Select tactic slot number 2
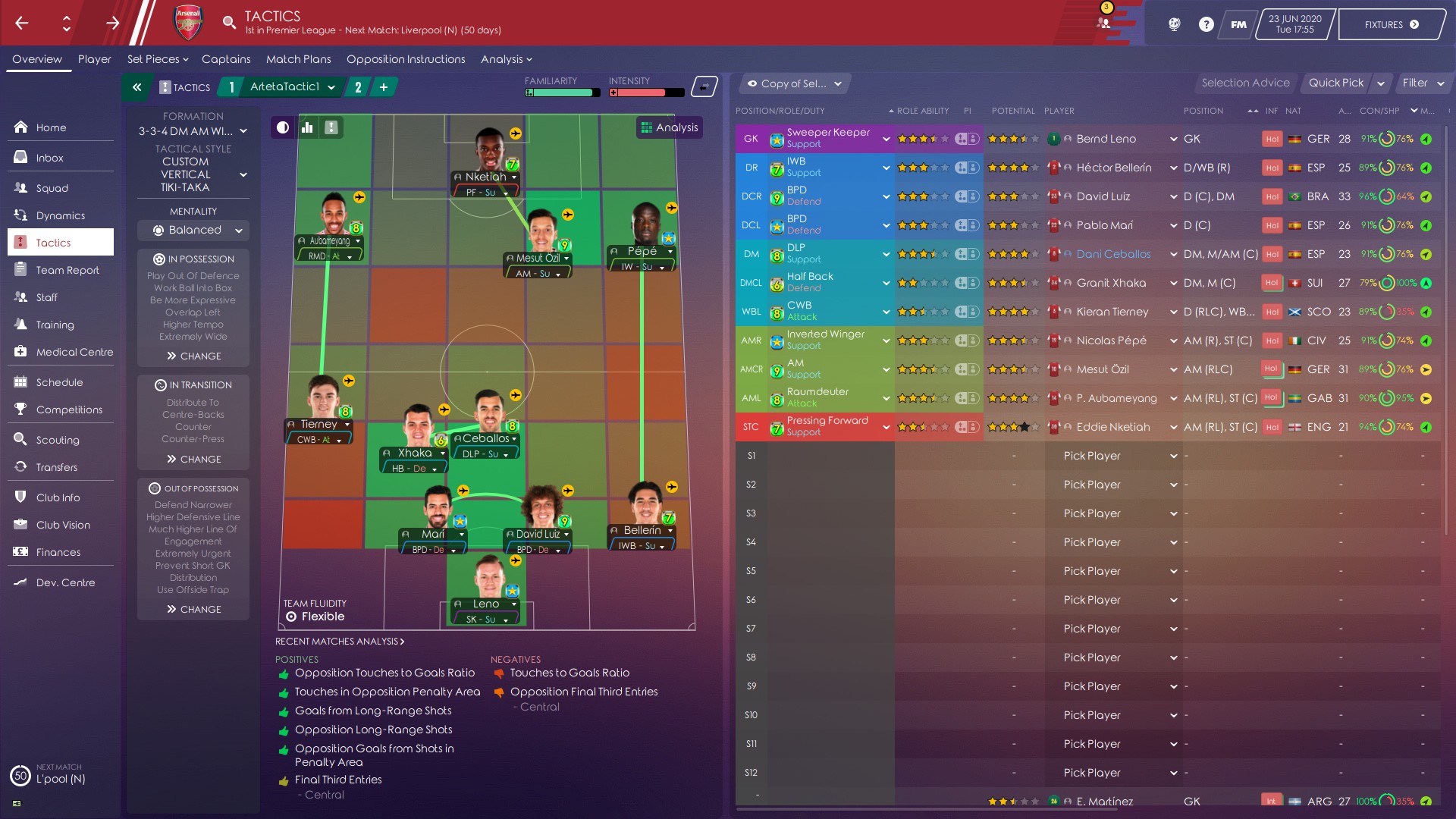Screen dimensions: 1456x819 [358, 87]
